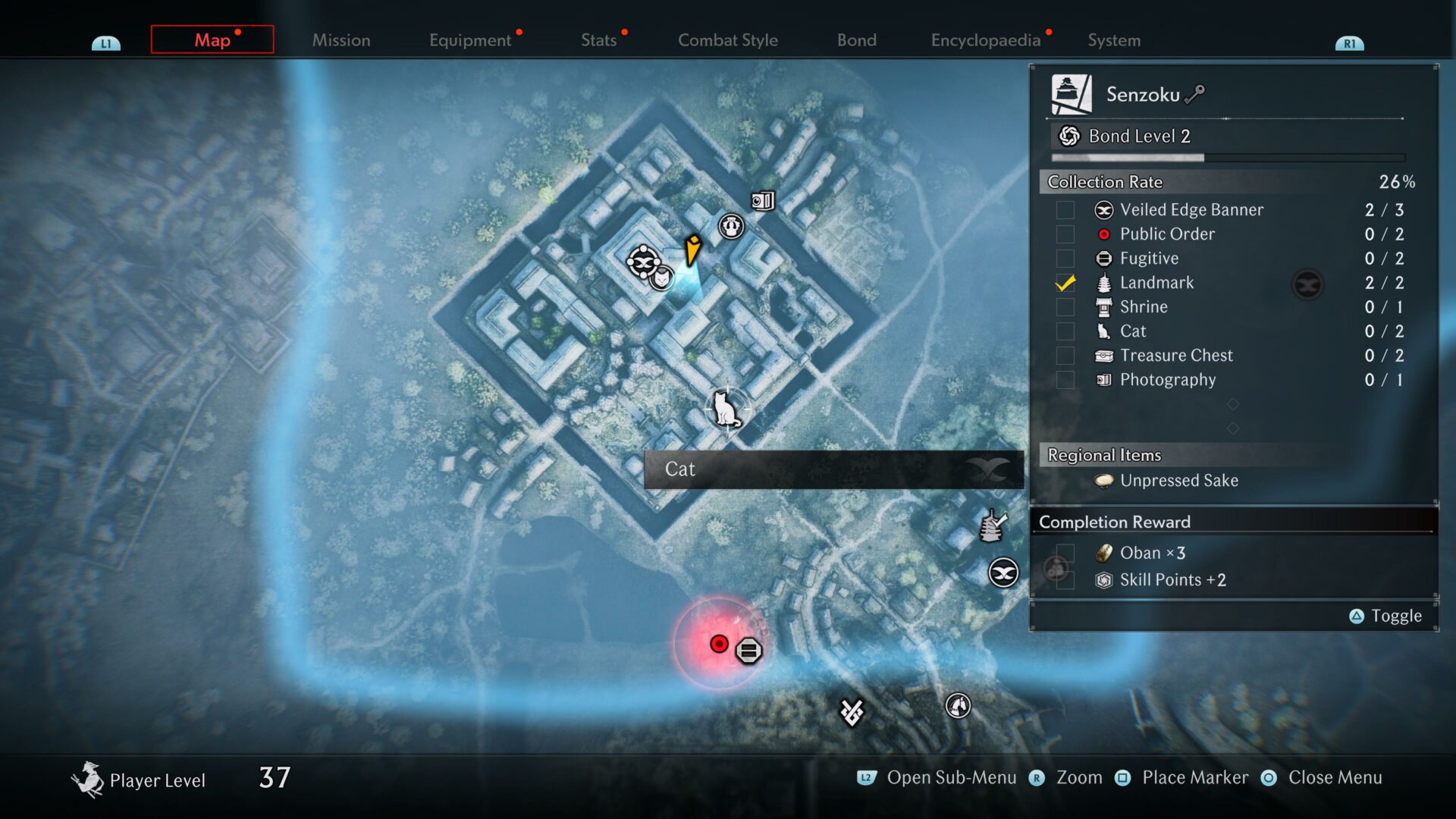Uncheck the Landmark completed checkbox
Image resolution: width=1456 pixels, height=819 pixels.
(x=1065, y=283)
